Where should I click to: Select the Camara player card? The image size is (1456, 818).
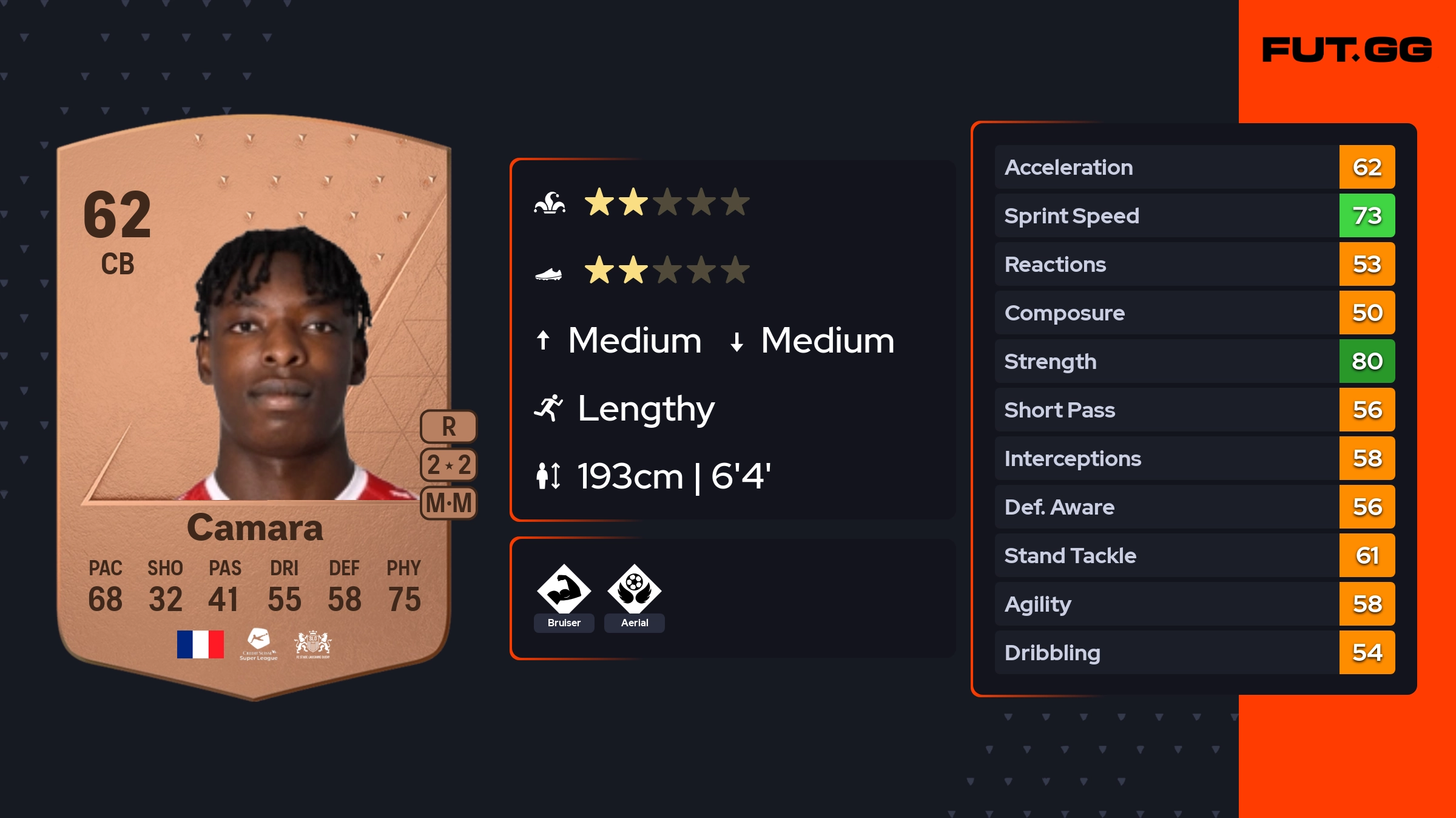(255, 407)
